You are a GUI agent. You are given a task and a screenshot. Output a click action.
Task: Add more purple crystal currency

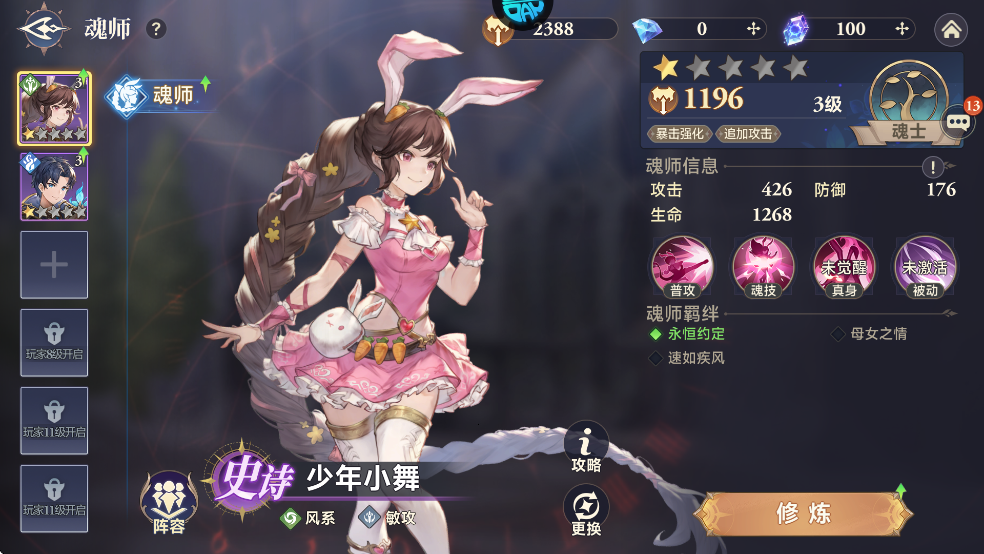(903, 29)
